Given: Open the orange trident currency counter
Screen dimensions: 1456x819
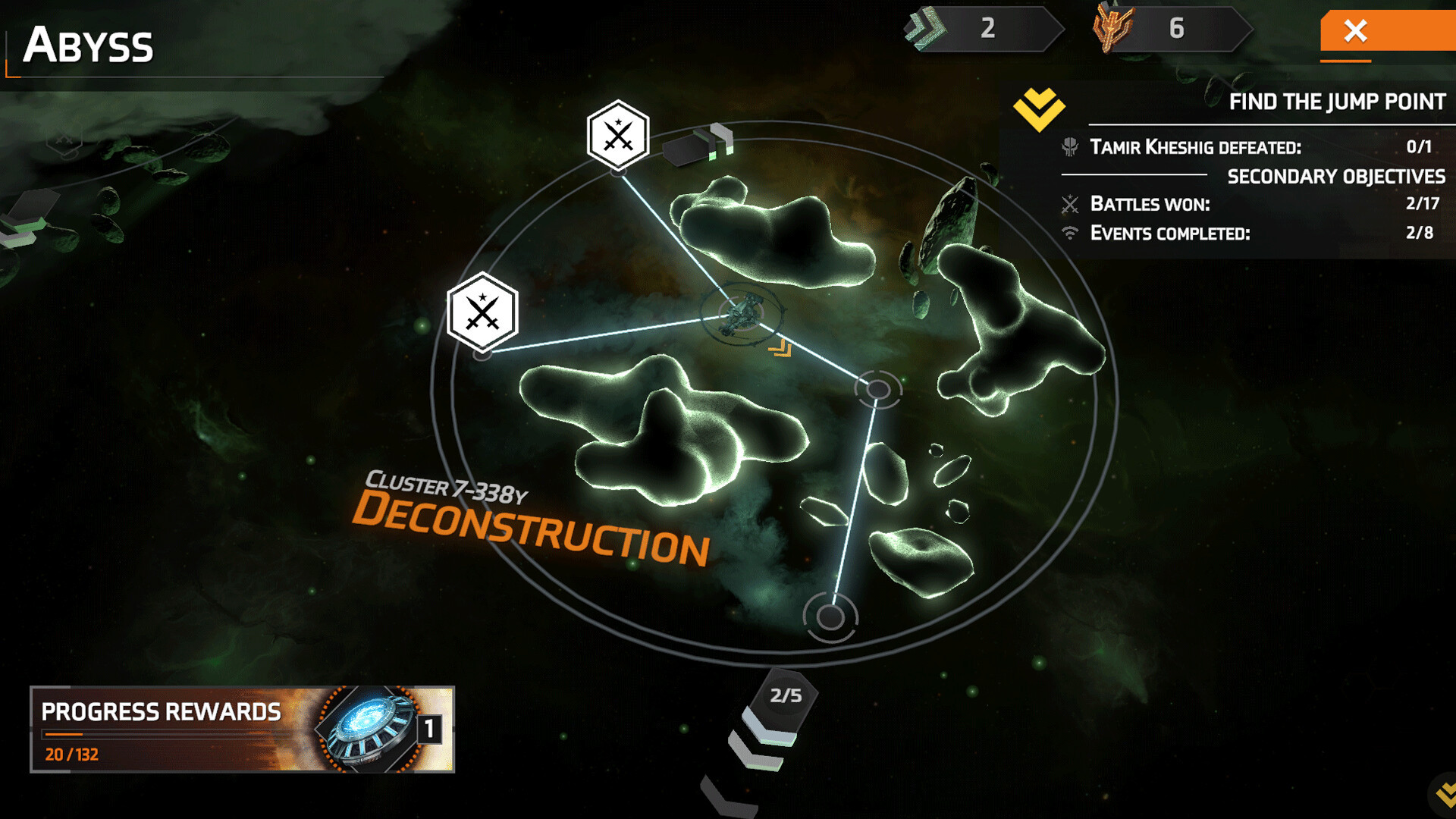Looking at the screenshot, I should (1170, 29).
